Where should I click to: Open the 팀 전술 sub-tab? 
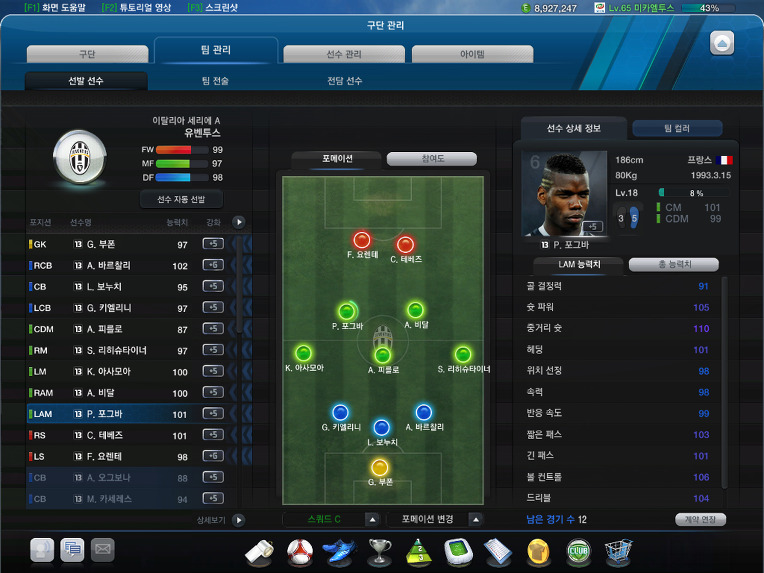[215, 81]
